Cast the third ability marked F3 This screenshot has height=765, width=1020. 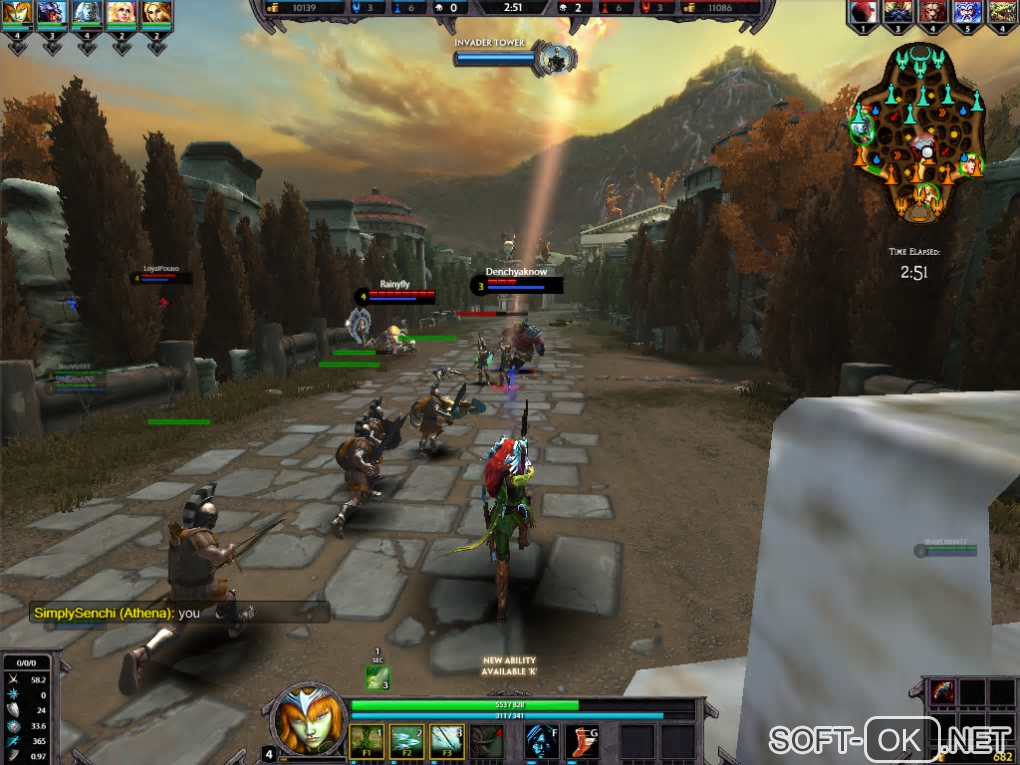tap(447, 740)
